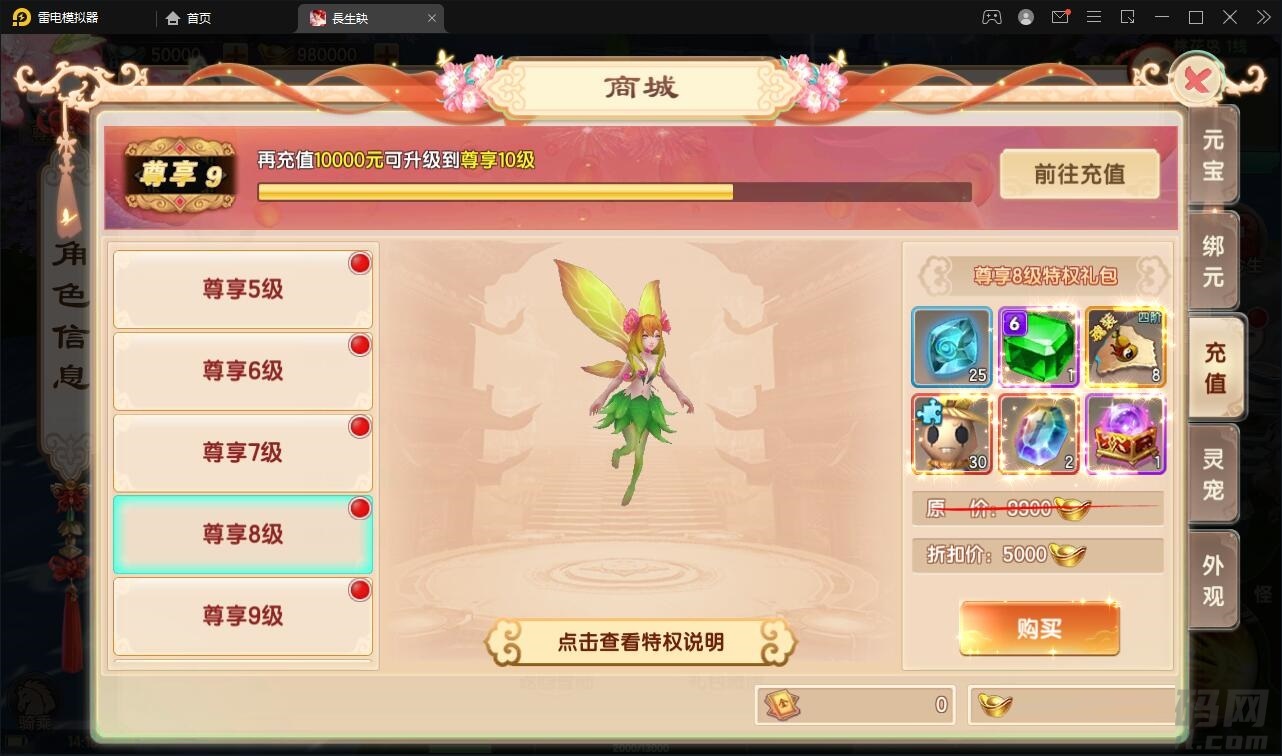This screenshot has height=756, width=1282.
Task: Select the blue sword crystal item x2
Action: click(x=1037, y=435)
